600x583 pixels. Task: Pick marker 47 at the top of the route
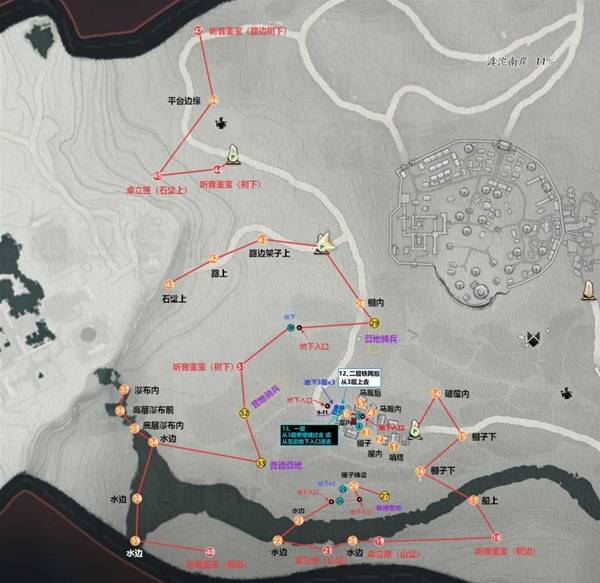click(198, 32)
